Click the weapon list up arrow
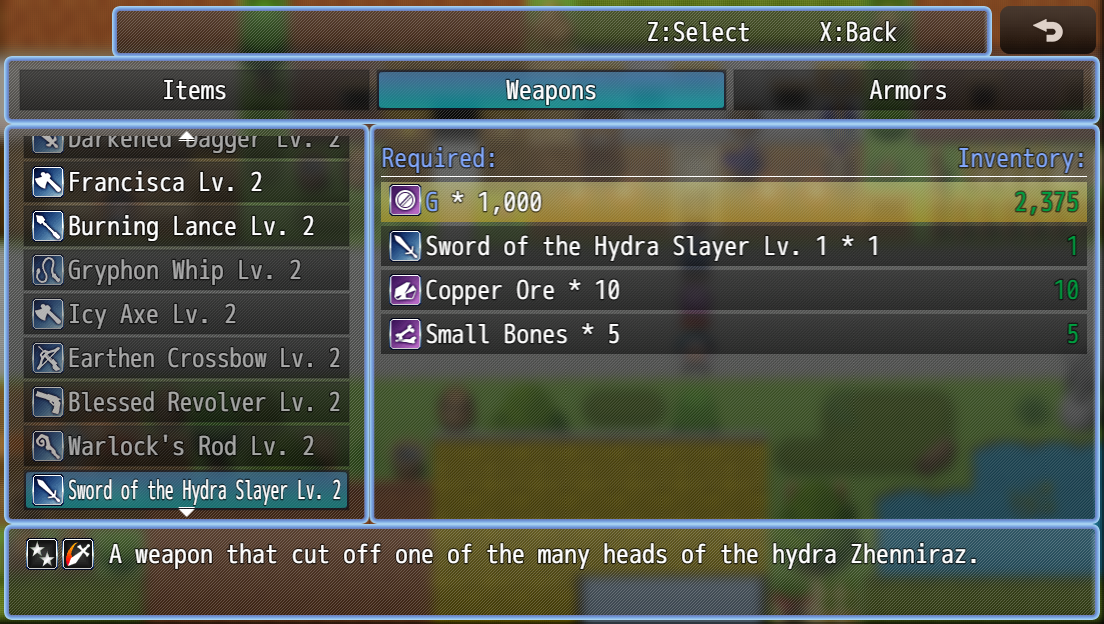 coord(187,136)
